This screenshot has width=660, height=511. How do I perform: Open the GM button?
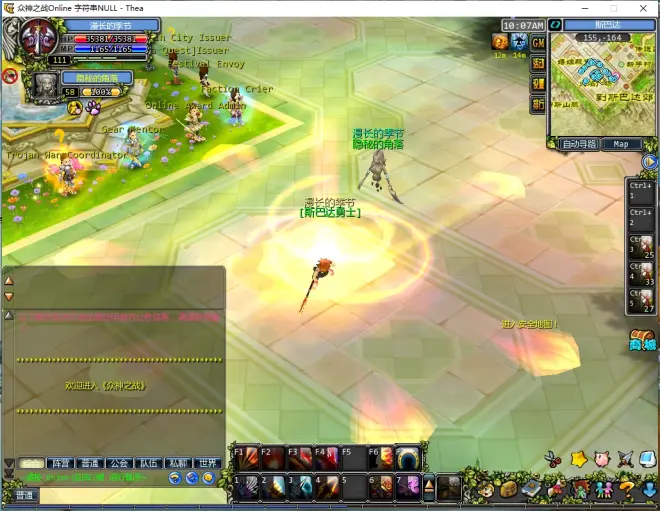[x=538, y=43]
